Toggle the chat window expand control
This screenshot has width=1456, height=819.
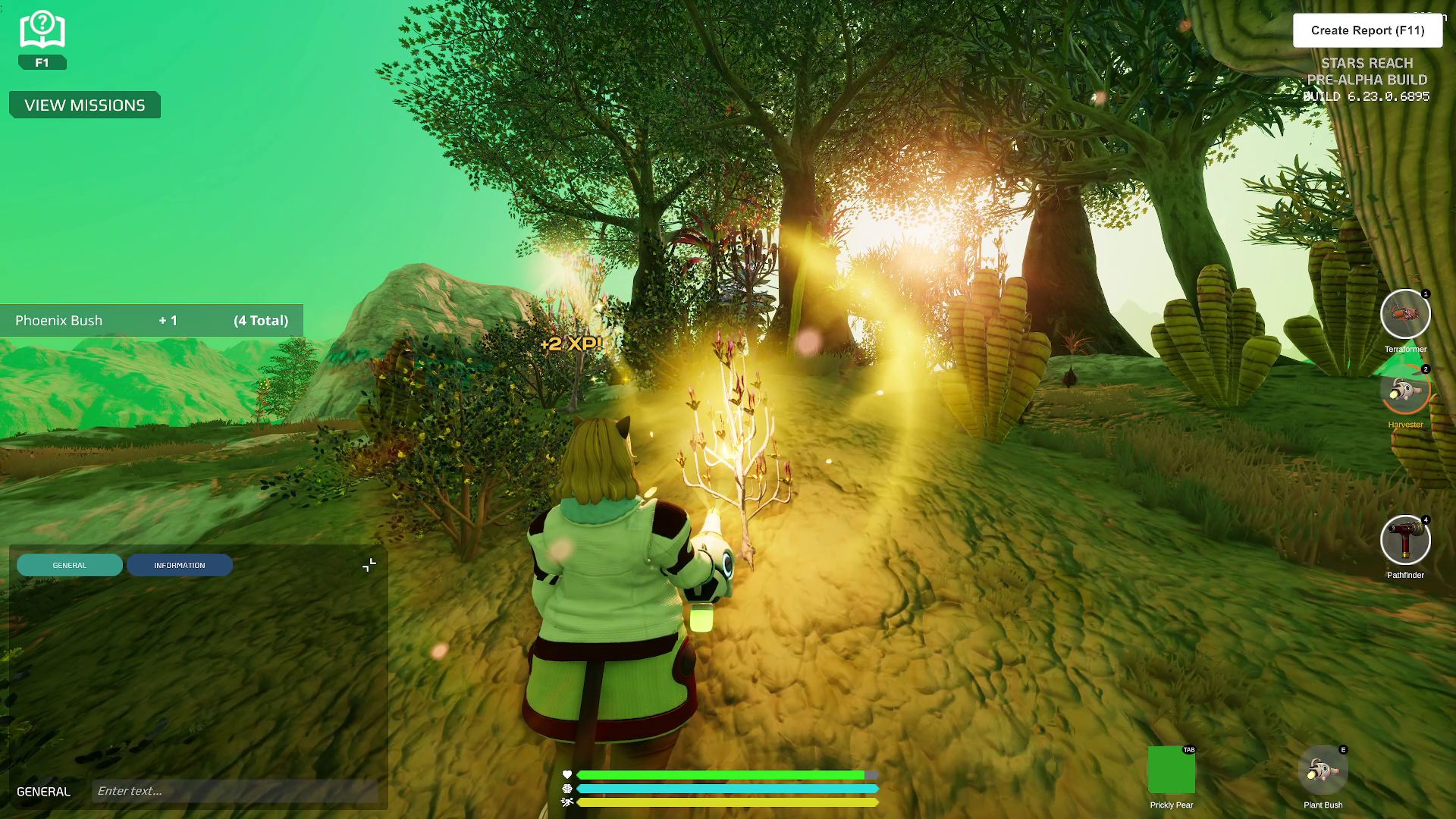[369, 564]
